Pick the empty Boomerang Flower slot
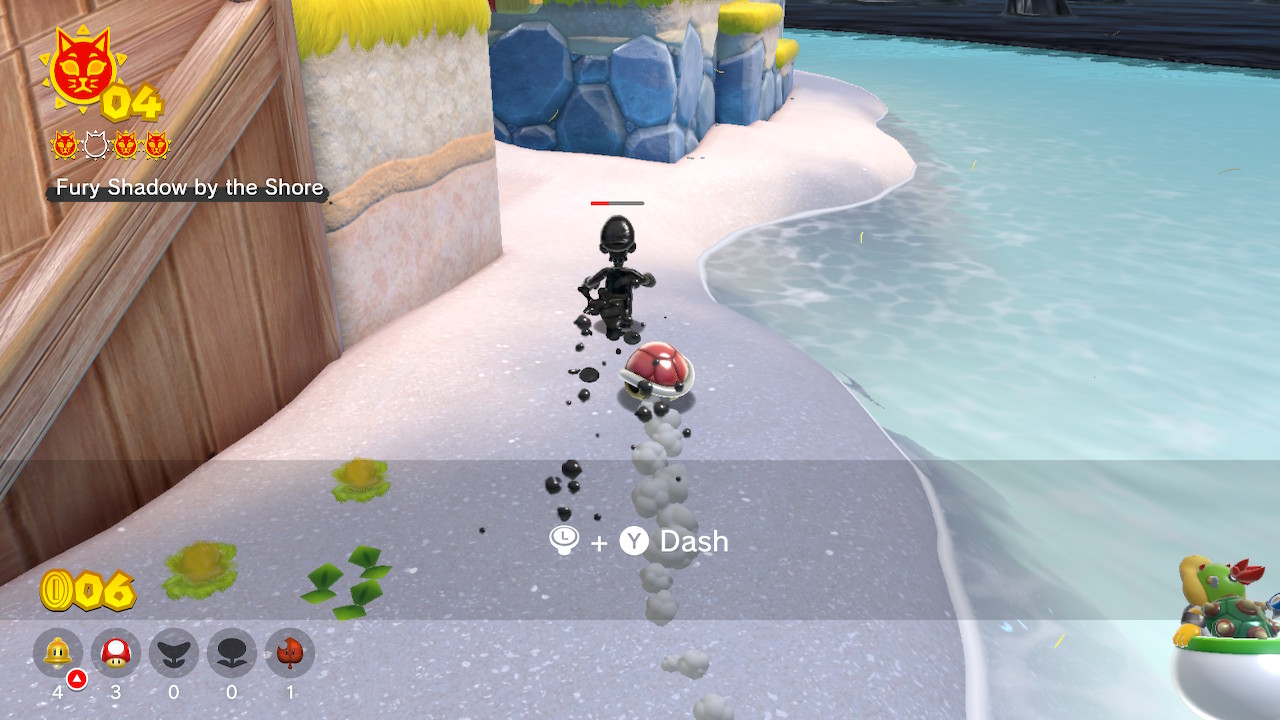This screenshot has width=1280, height=720. [174, 653]
